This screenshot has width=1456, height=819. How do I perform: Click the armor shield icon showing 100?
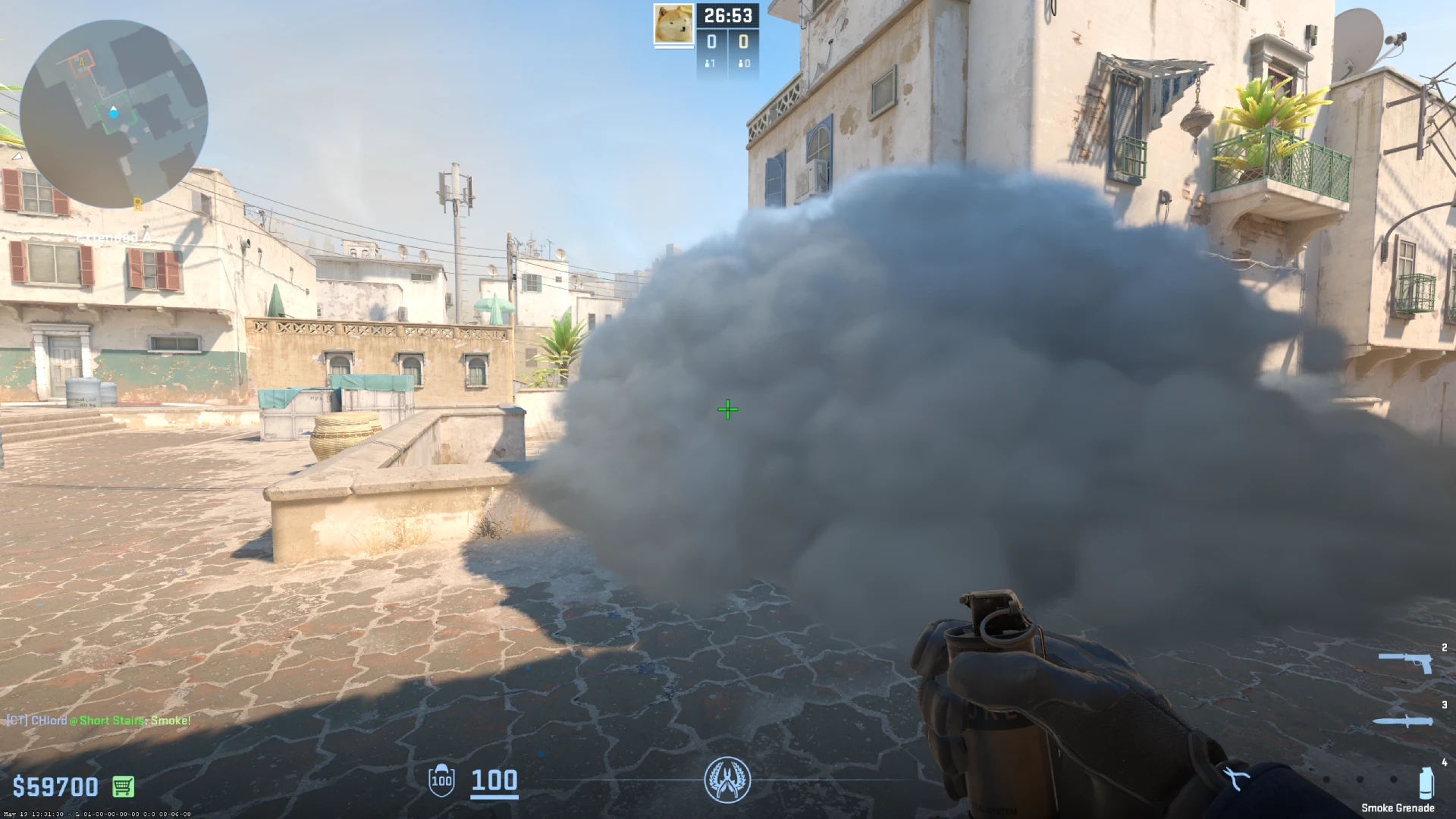click(440, 781)
